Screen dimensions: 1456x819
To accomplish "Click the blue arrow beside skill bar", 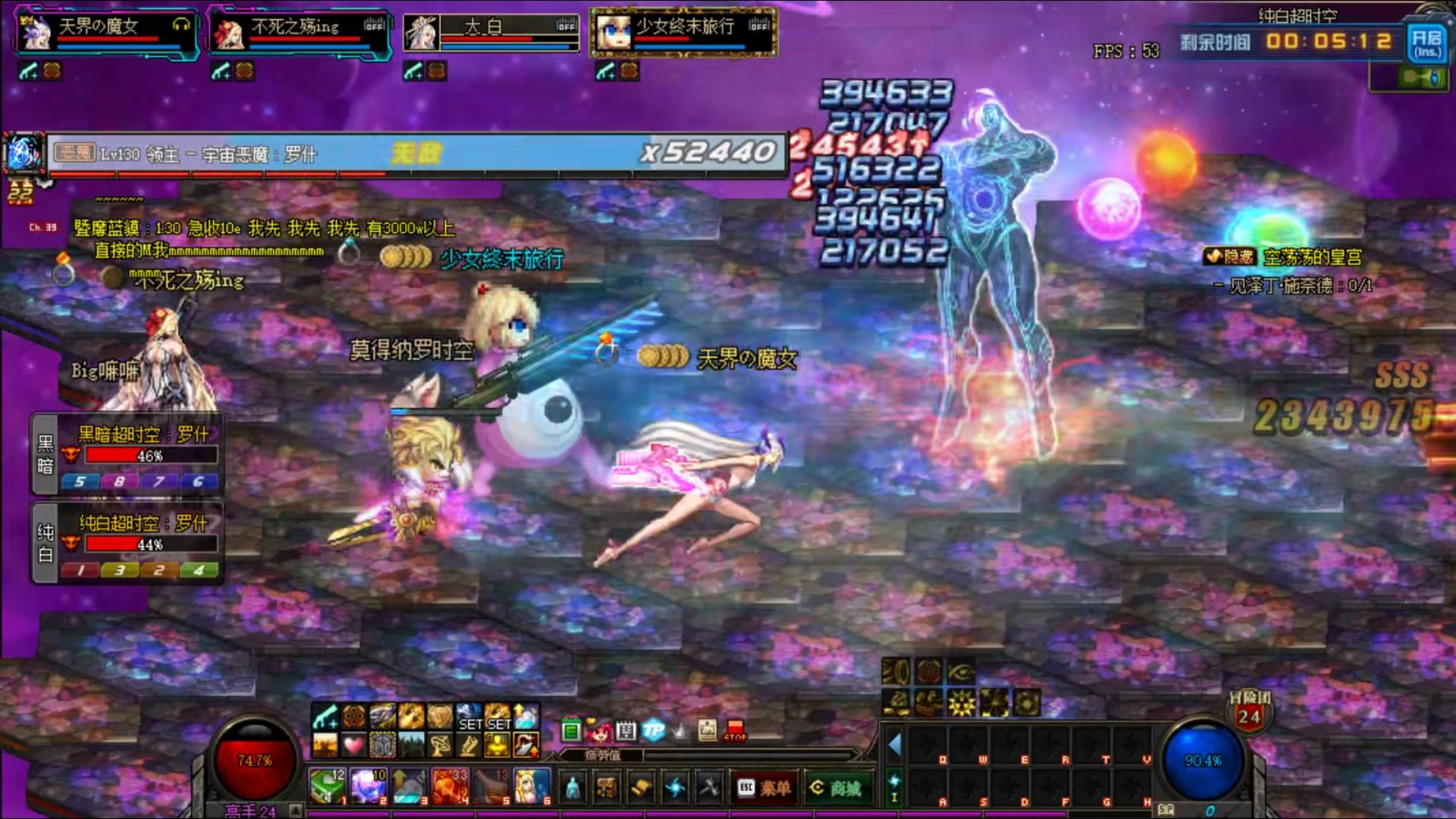I will coord(895,745).
